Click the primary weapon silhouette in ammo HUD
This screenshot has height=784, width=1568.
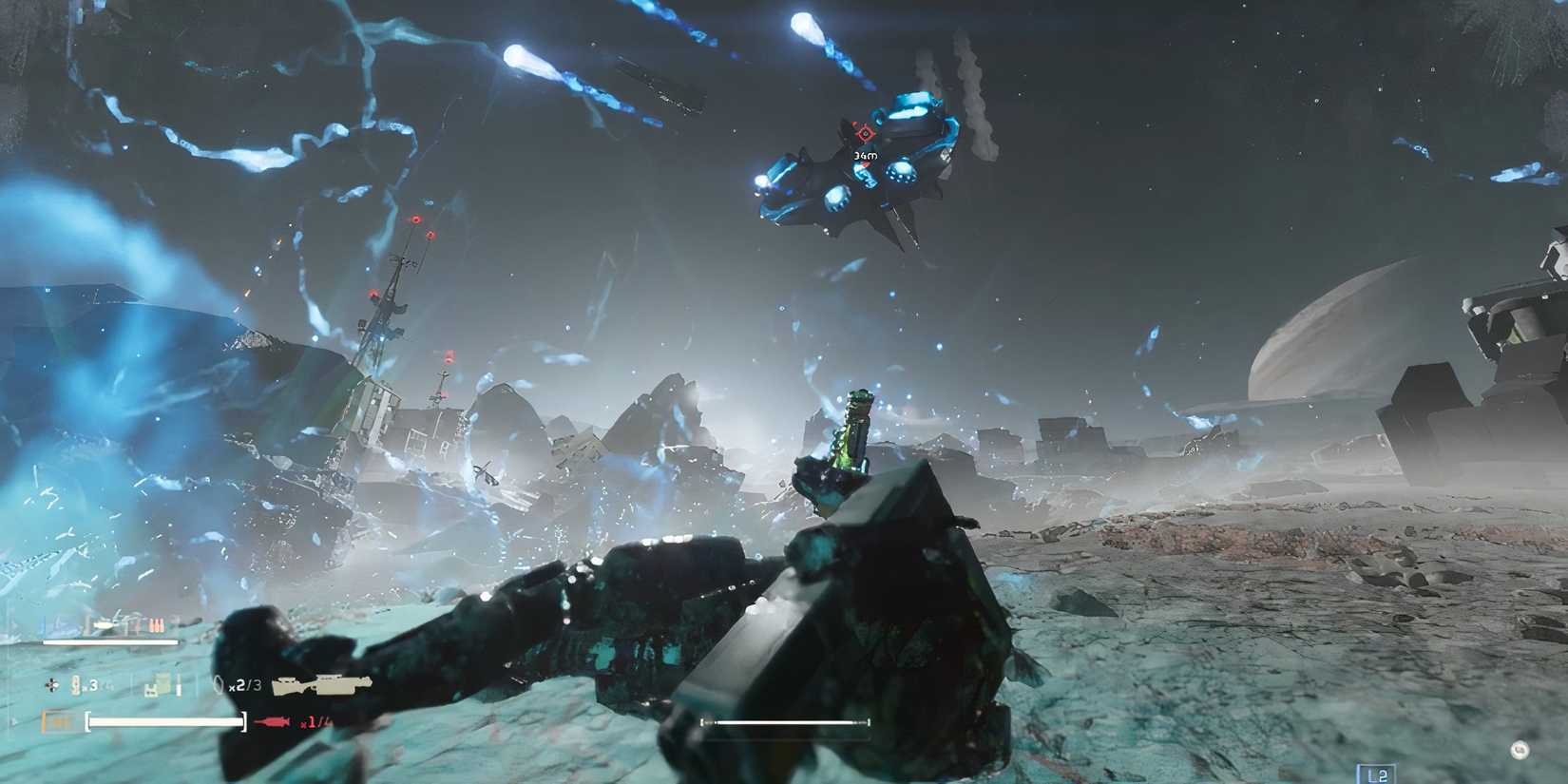point(105,624)
